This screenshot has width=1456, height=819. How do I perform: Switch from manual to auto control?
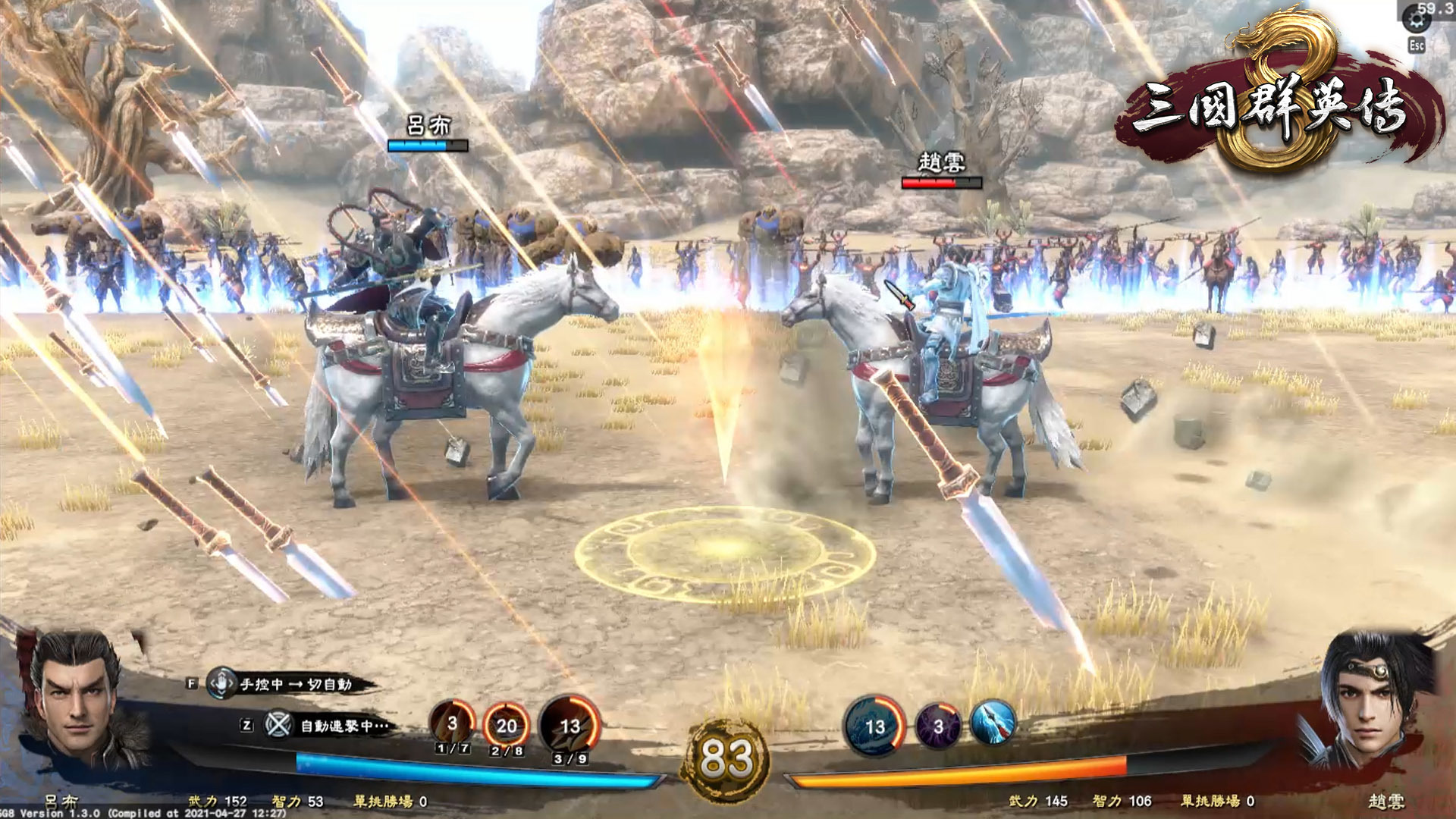coord(221,683)
